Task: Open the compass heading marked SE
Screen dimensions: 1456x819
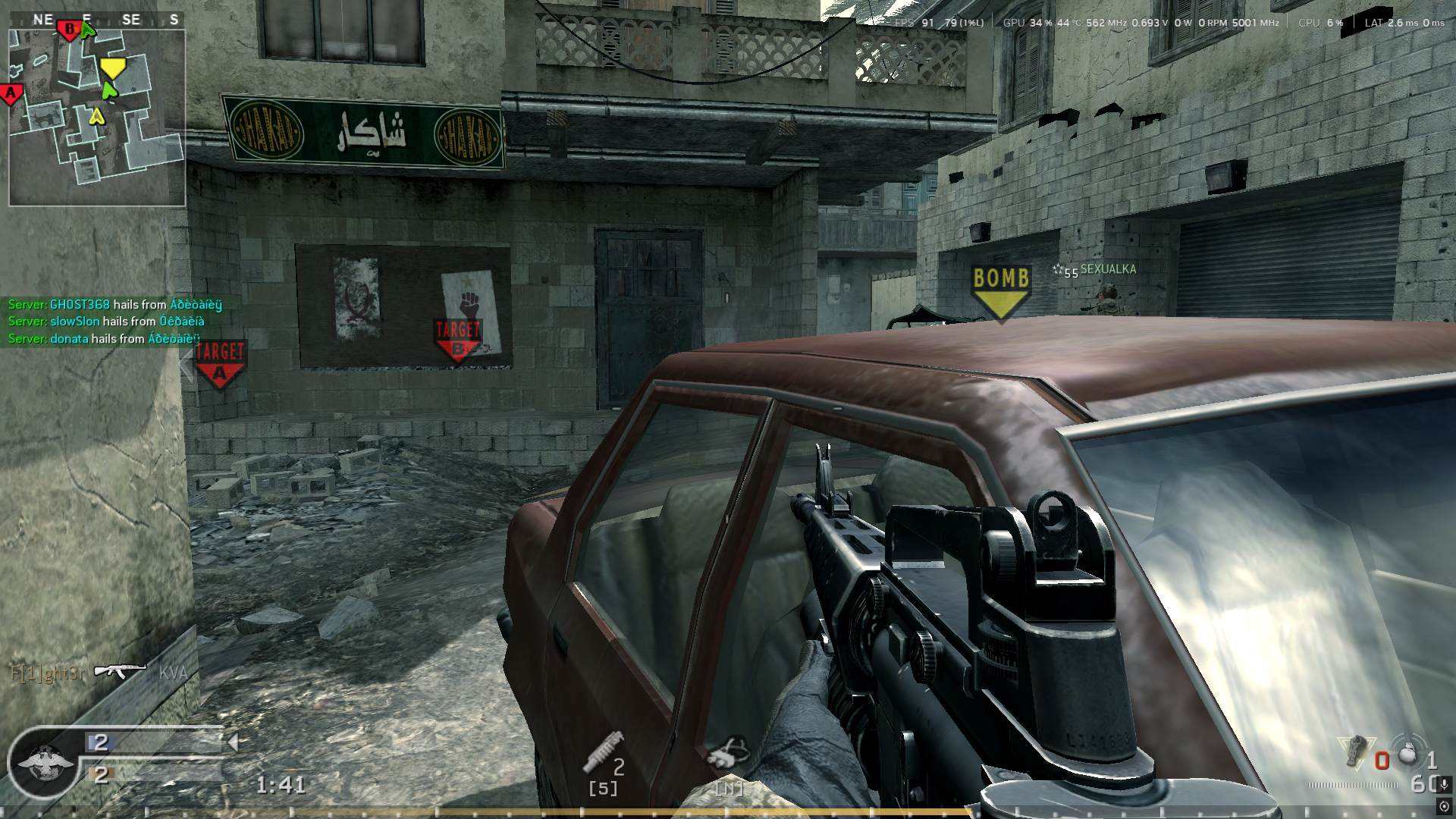Action: [x=130, y=20]
